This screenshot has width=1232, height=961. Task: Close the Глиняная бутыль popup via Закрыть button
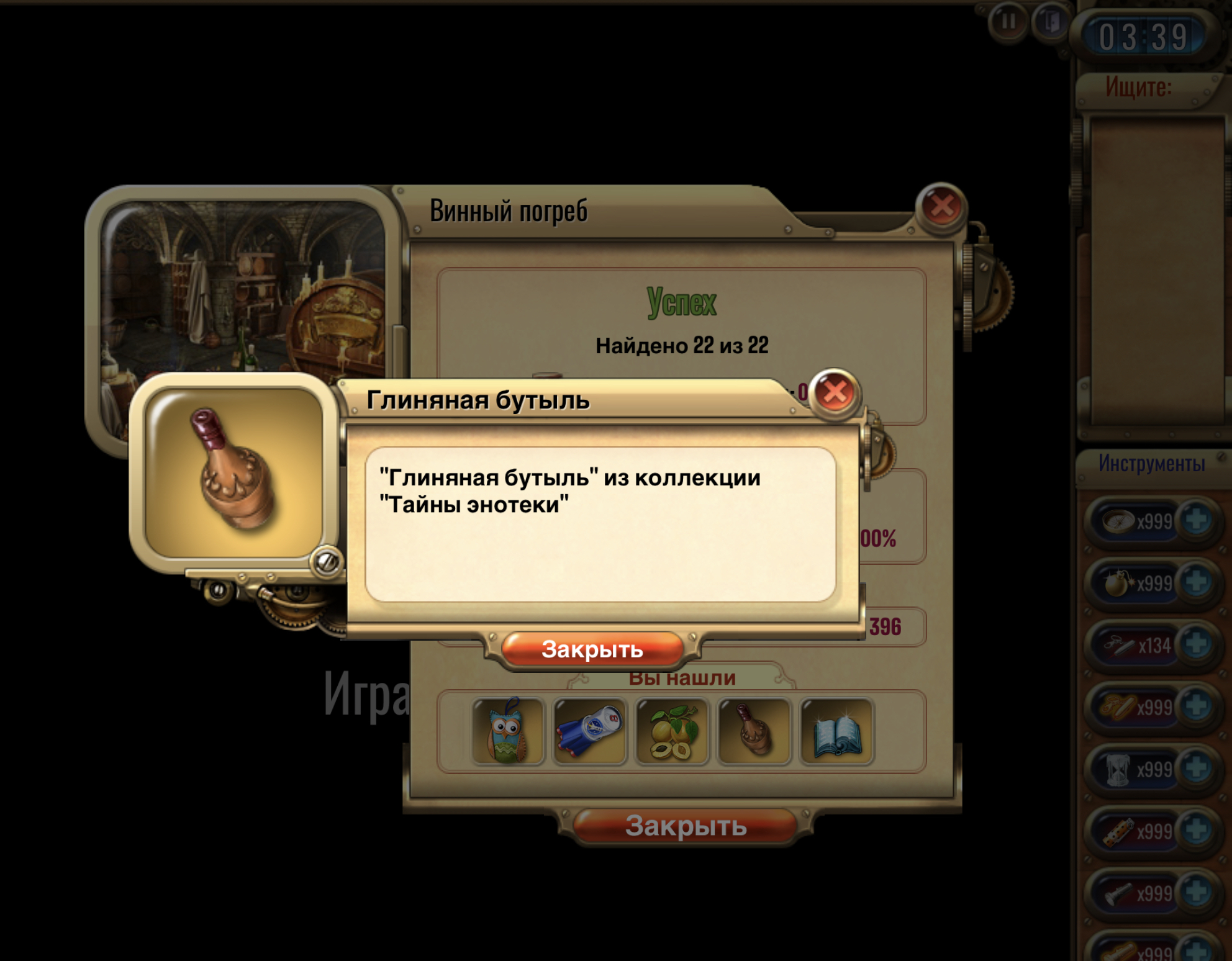pos(592,649)
